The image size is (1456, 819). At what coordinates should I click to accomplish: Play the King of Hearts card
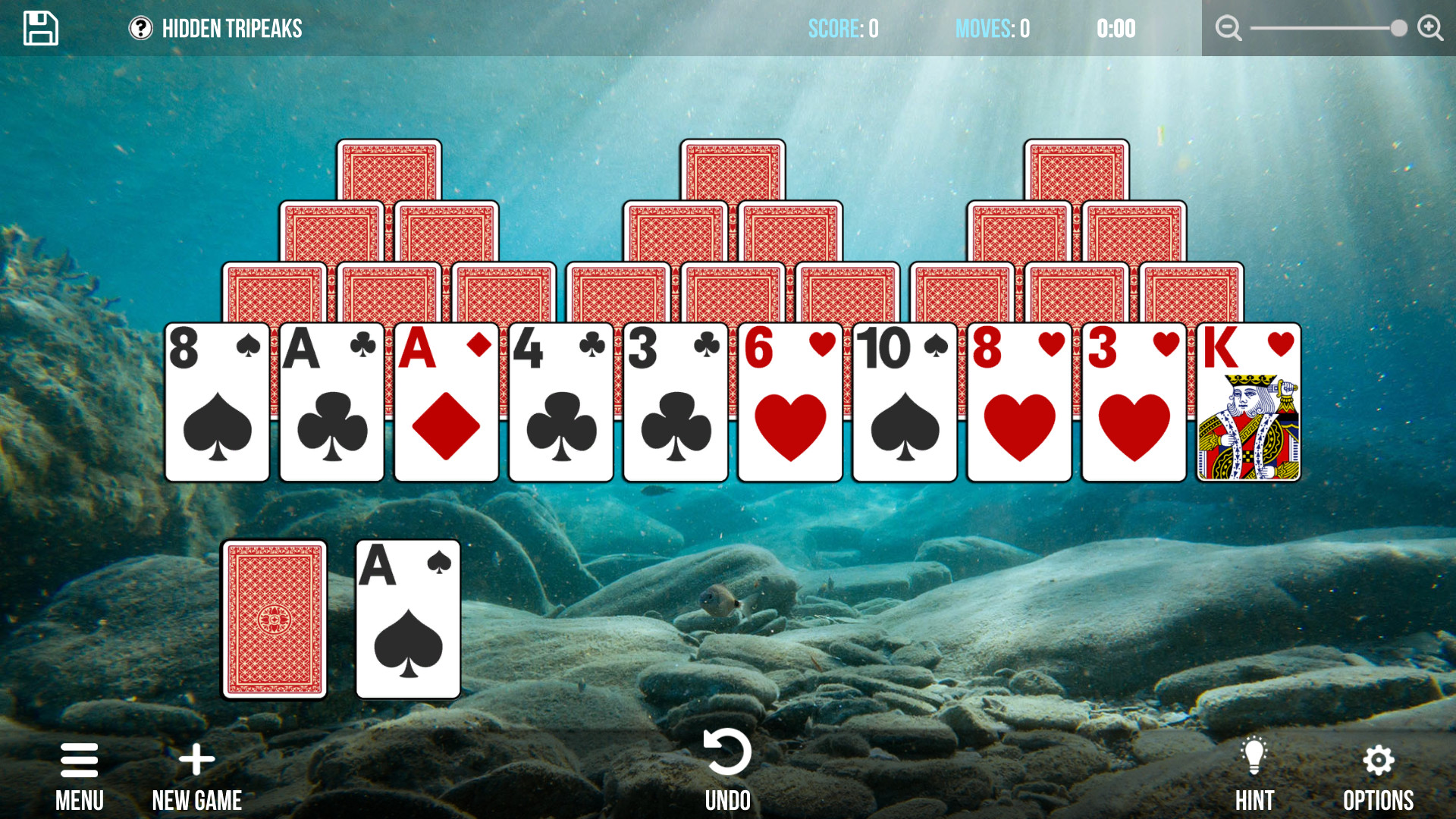pyautogui.click(x=1250, y=402)
